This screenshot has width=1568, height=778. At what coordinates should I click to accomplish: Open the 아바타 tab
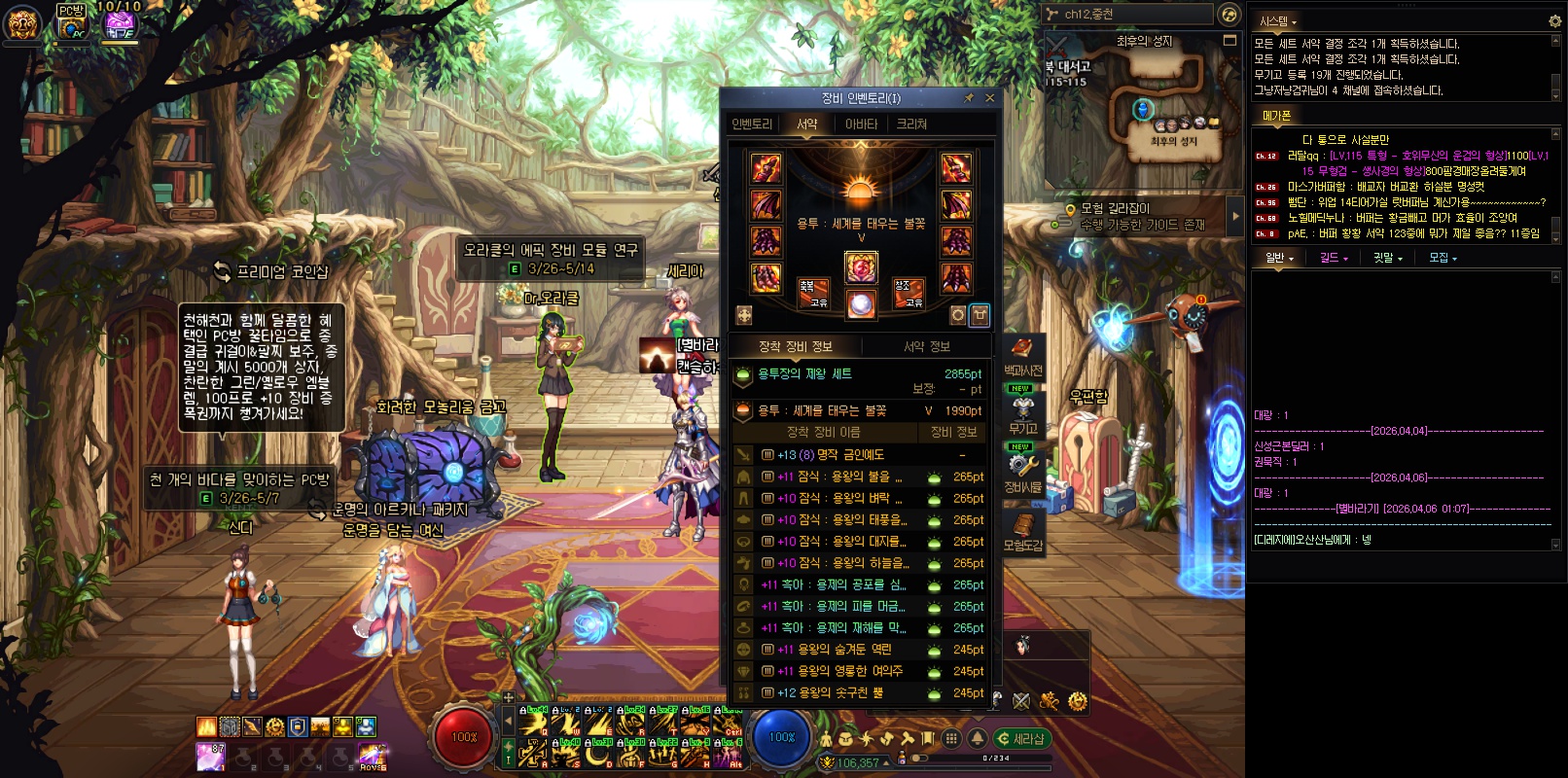coord(861,124)
